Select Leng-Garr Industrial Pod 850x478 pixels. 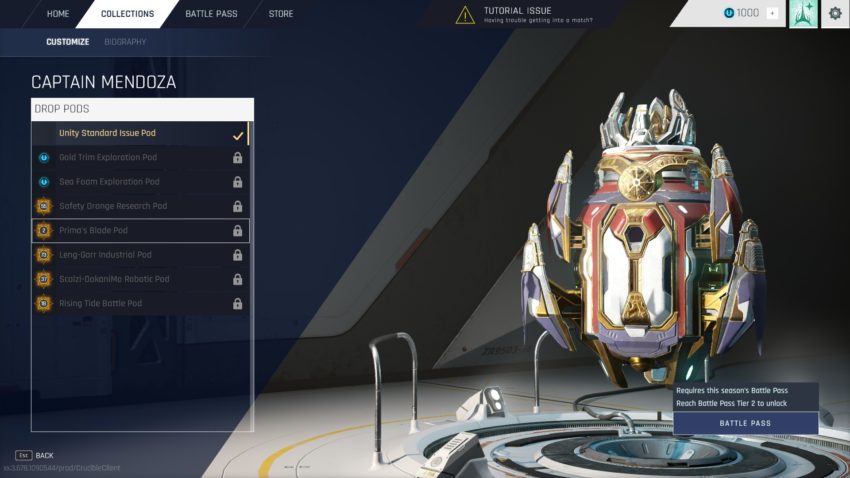click(140, 255)
